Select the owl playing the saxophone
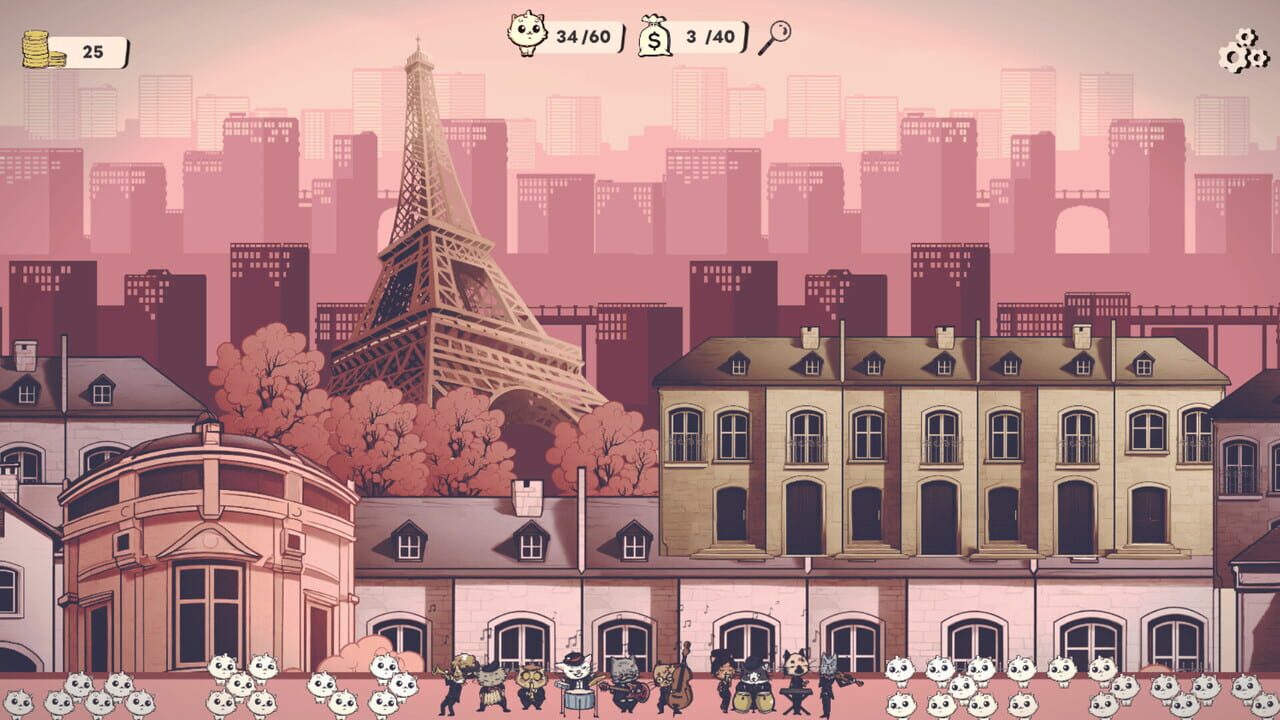 (531, 685)
